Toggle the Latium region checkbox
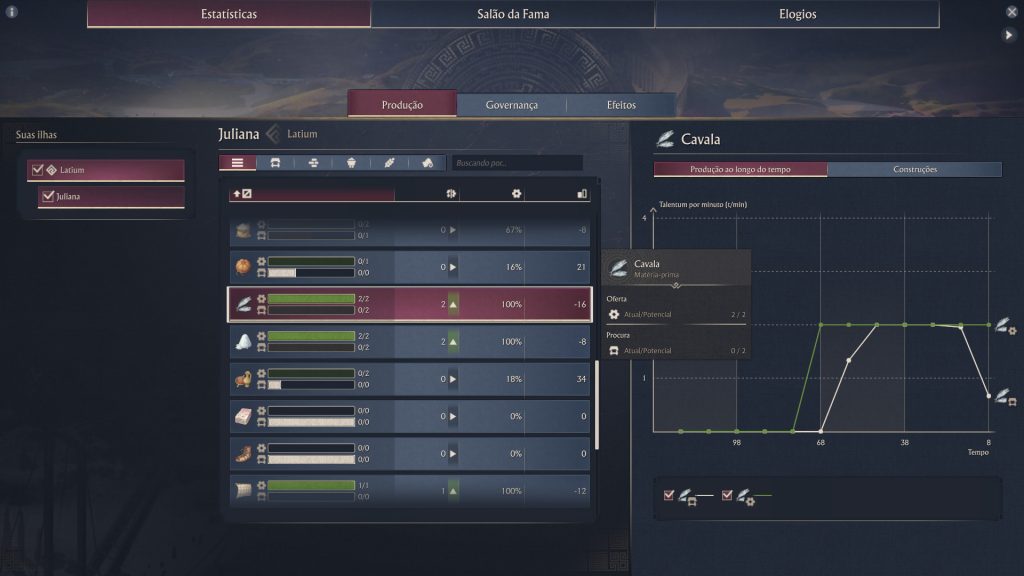 click(x=38, y=170)
